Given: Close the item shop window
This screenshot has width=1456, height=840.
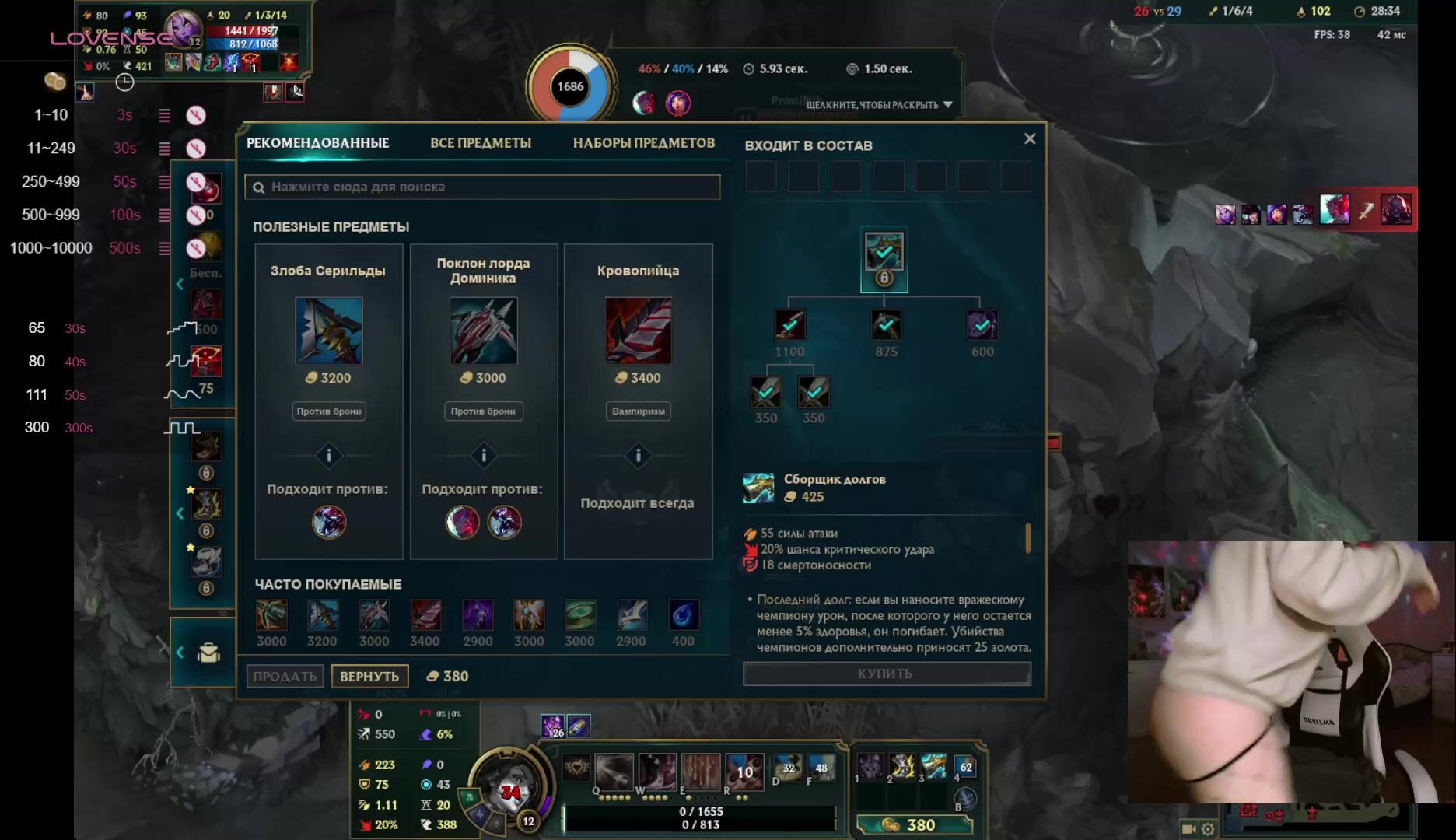Looking at the screenshot, I should point(1030,138).
